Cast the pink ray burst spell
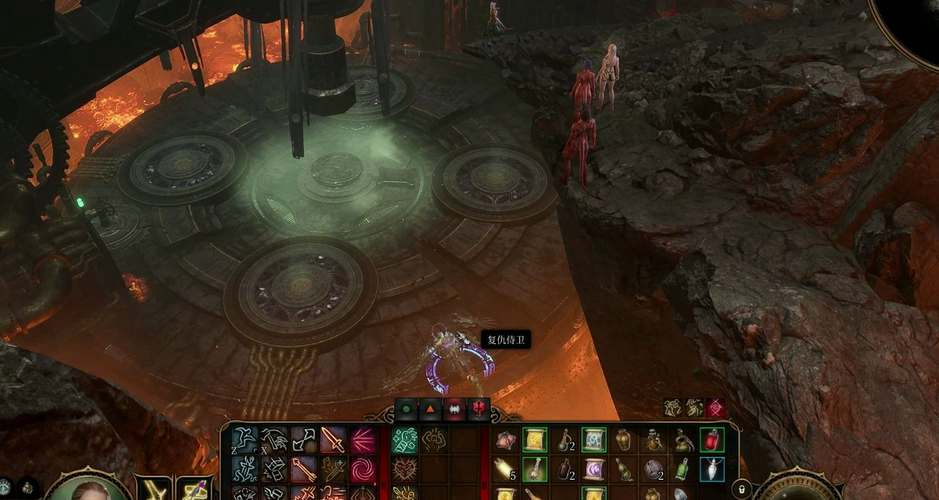Viewport: 939px width, 500px height. pyautogui.click(x=362, y=439)
